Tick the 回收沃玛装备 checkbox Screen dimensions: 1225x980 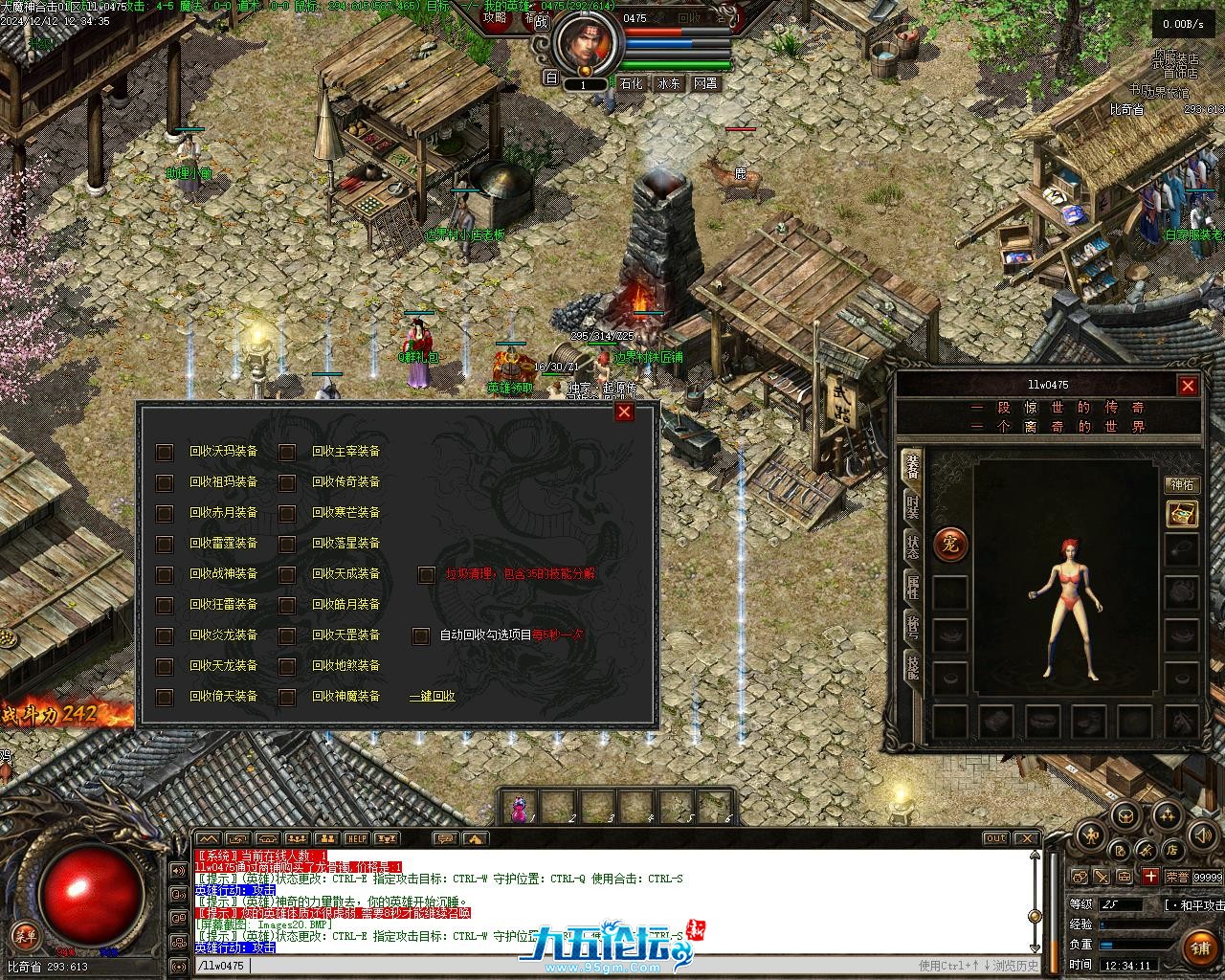click(x=165, y=452)
